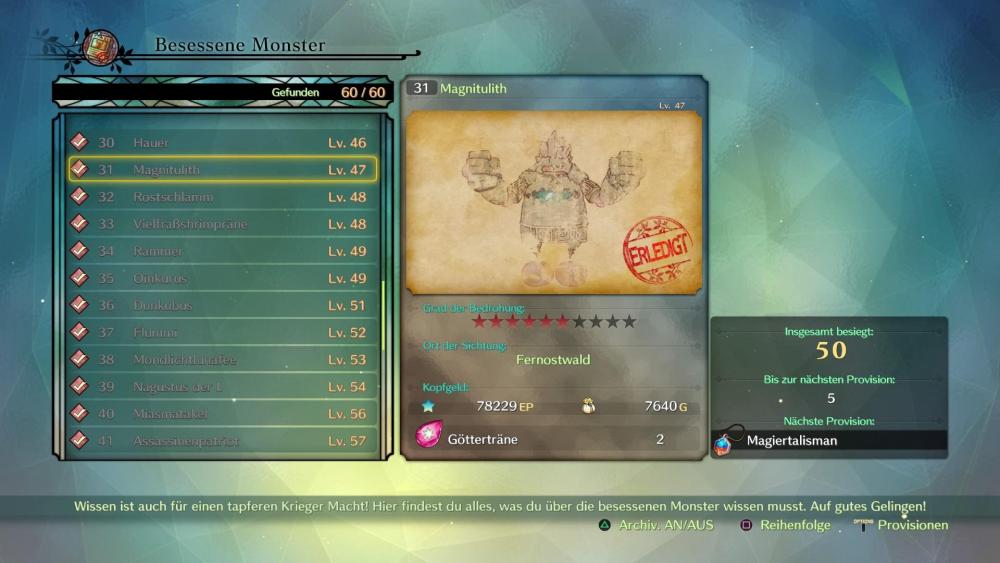
Task: Choose entry 41 at level 57
Action: [222, 440]
